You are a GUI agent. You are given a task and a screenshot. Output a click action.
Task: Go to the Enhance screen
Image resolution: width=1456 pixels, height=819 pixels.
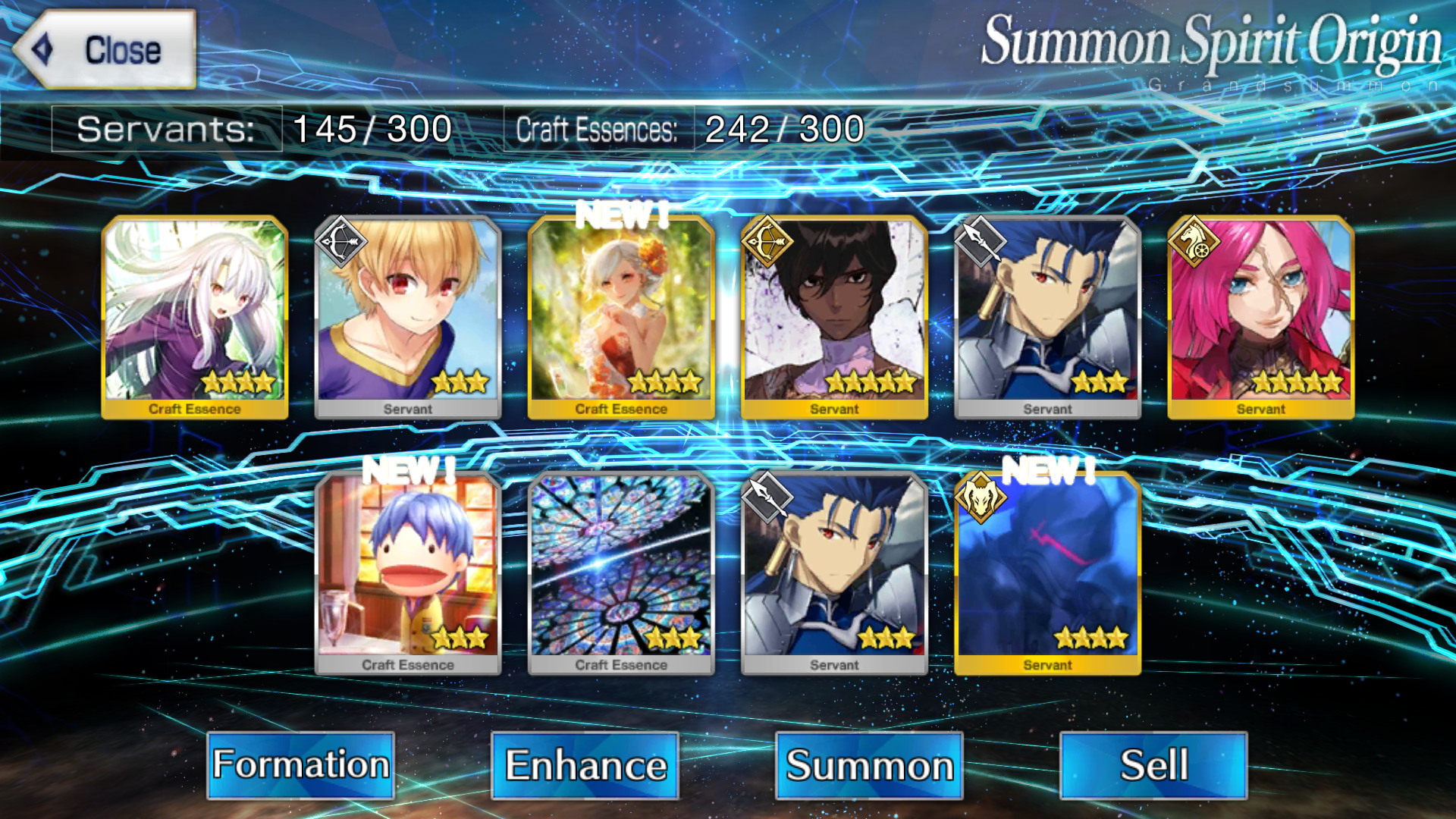coord(585,764)
